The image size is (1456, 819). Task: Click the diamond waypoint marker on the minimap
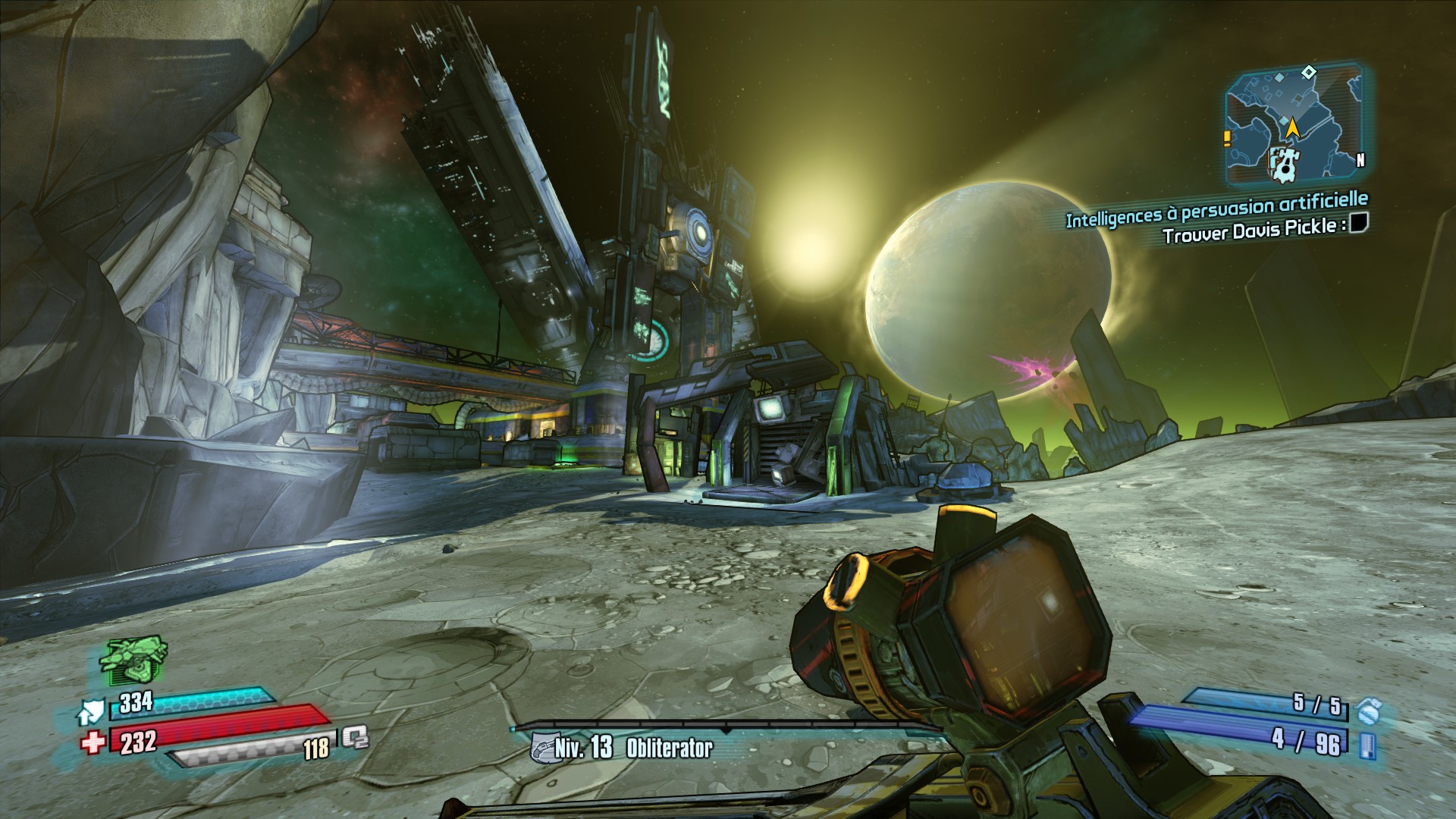(x=1308, y=73)
